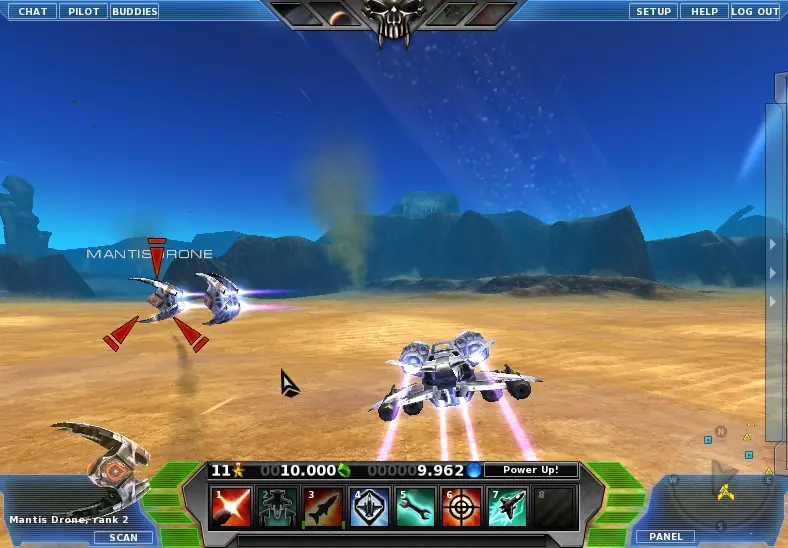Scan the targeted Mantis Drone
This screenshot has width=788, height=548.
point(124,537)
